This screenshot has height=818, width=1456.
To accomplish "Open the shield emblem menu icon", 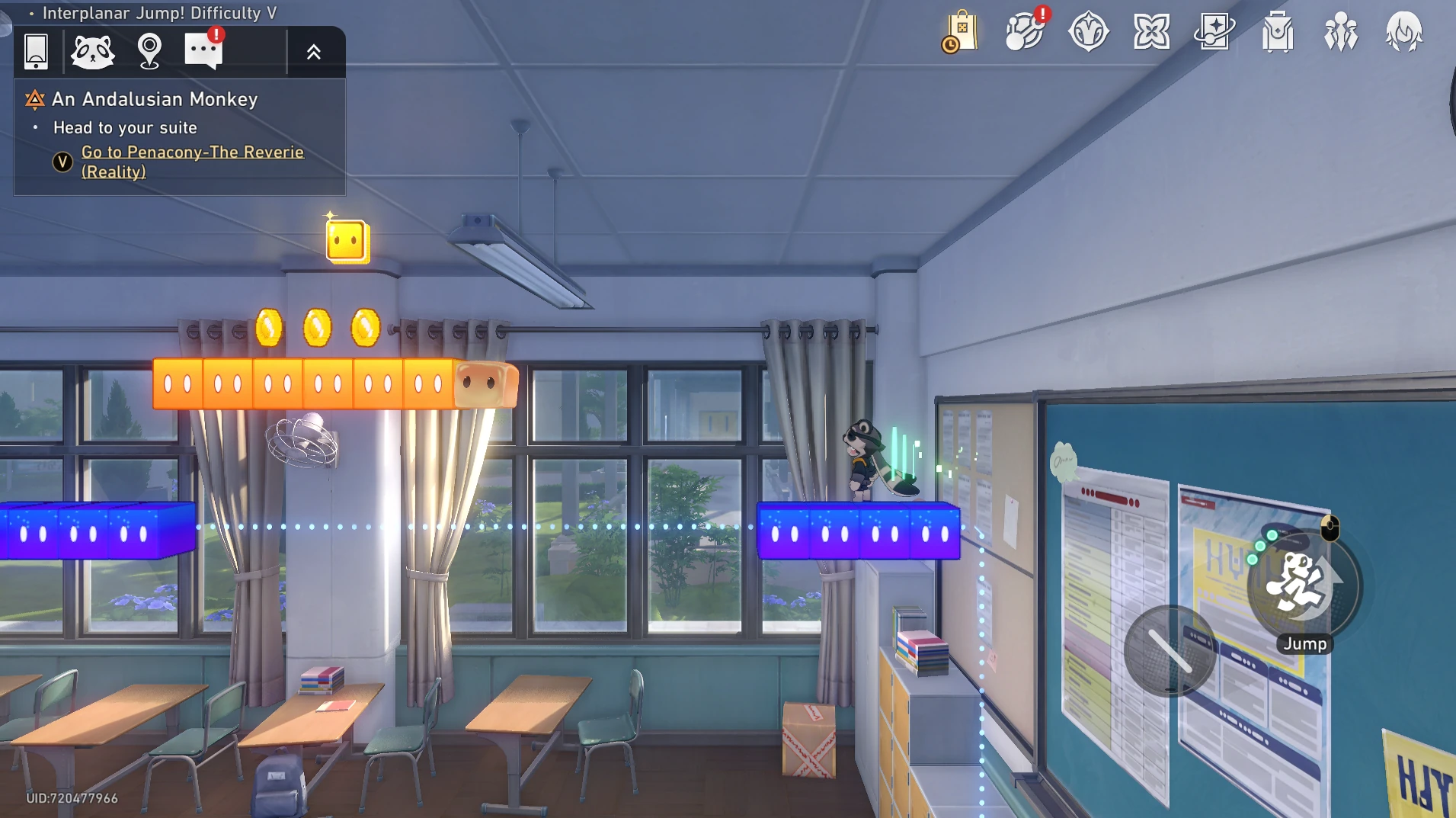I will point(1088,32).
